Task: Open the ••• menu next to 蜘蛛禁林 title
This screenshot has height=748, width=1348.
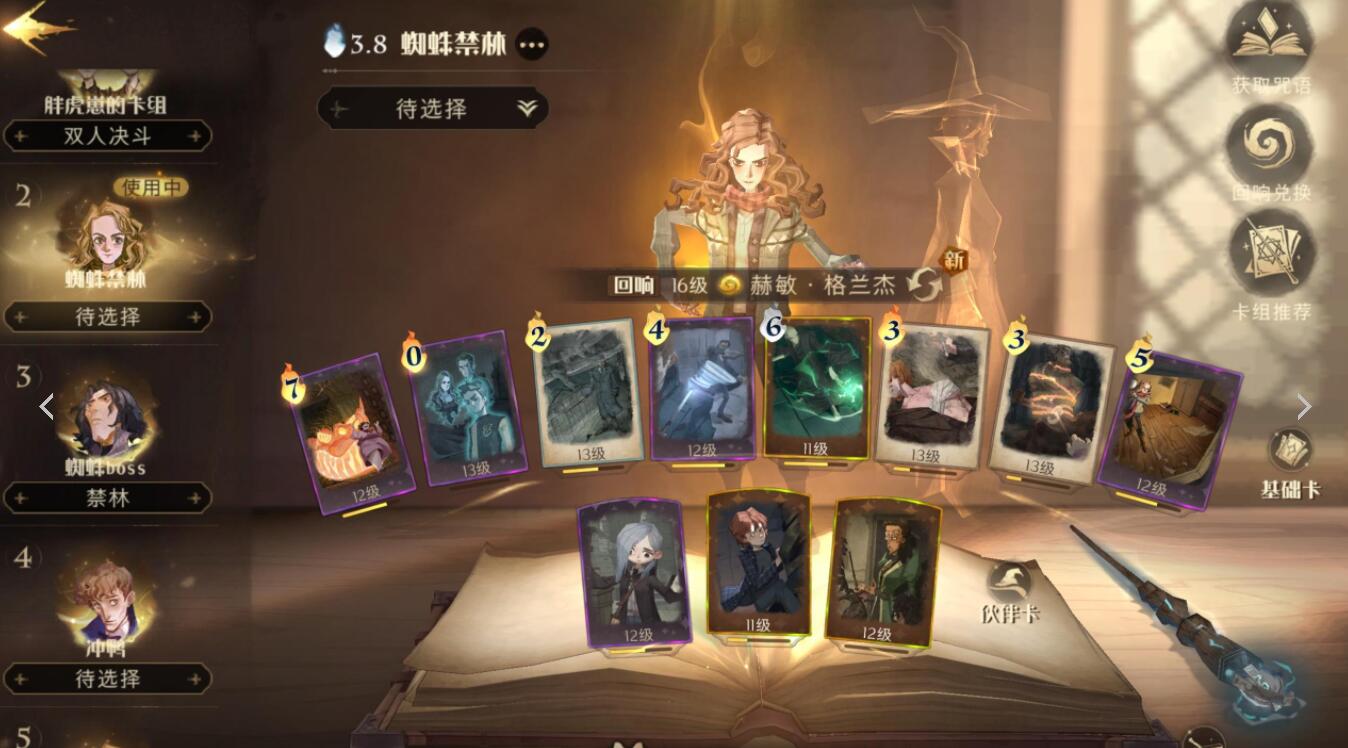Action: (x=533, y=44)
